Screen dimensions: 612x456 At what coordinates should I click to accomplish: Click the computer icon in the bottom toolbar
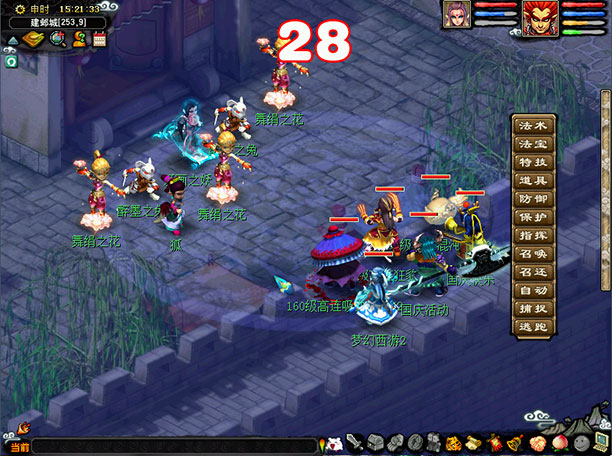pyautogui.click(x=600, y=442)
